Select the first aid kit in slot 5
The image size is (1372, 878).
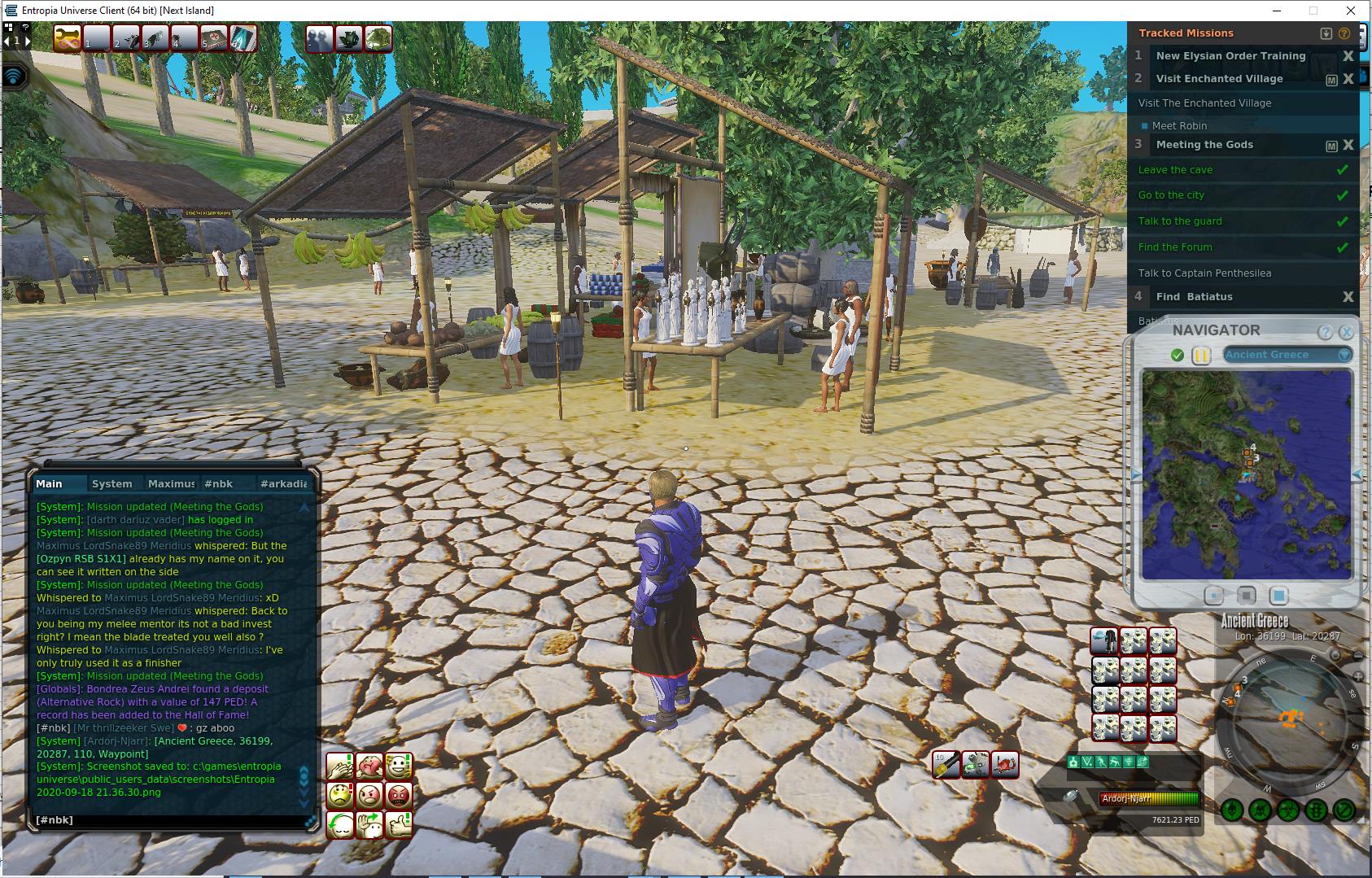[x=214, y=38]
